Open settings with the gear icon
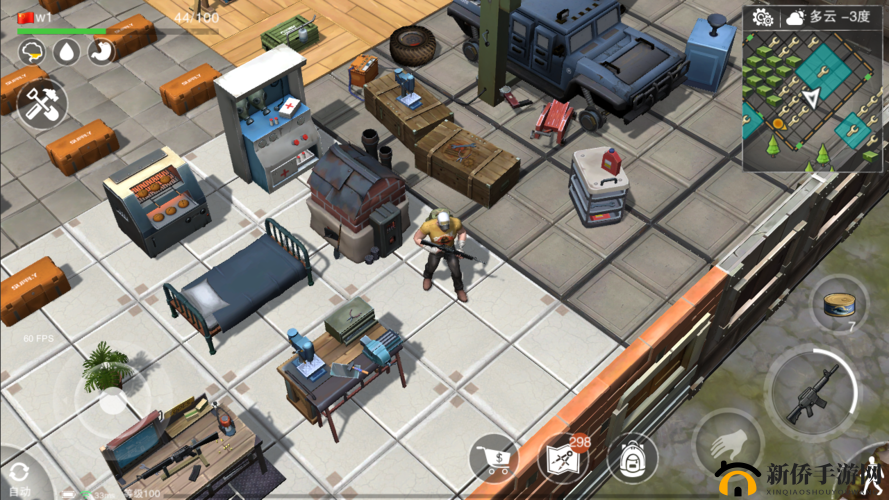Viewport: 889px width, 500px height. (763, 17)
